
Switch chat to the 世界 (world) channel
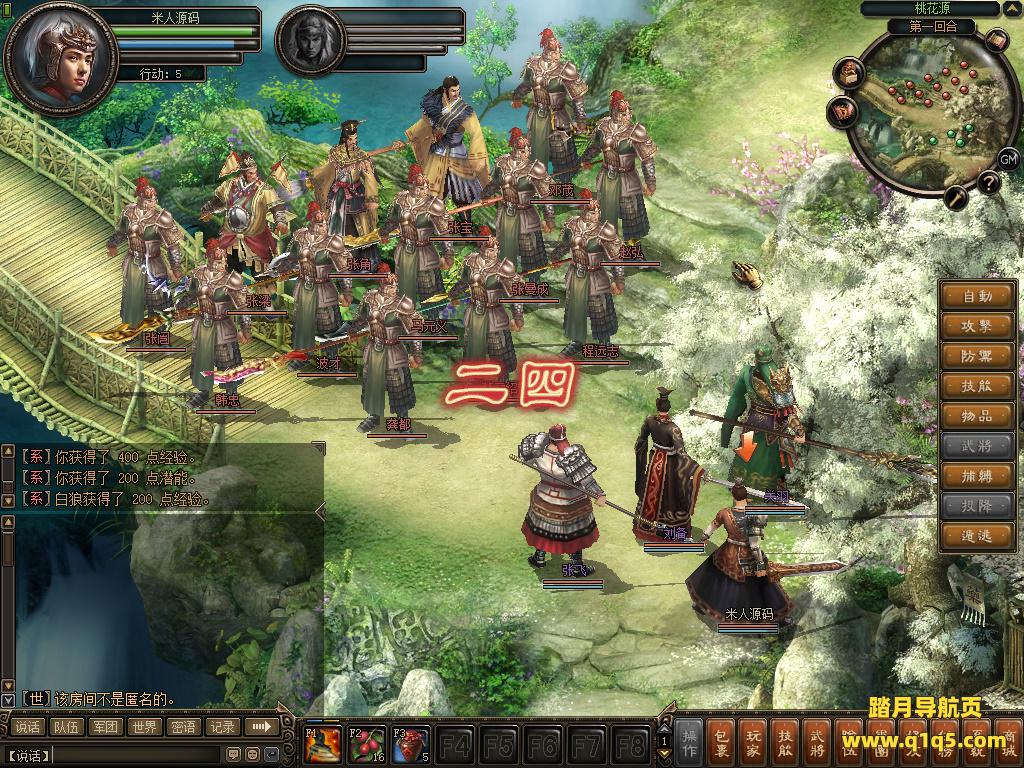(x=145, y=727)
